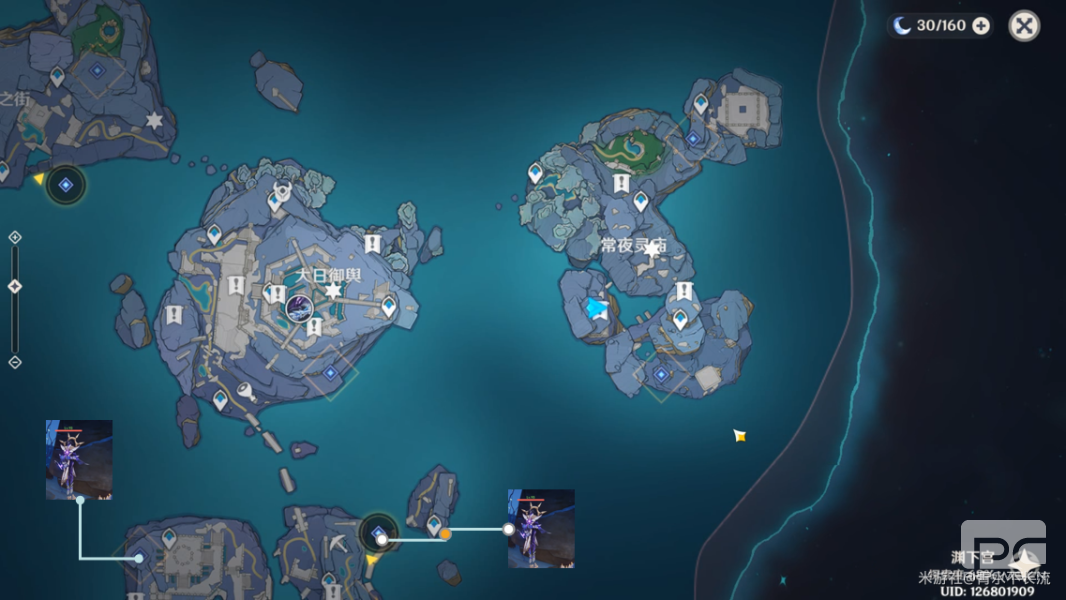1066x600 pixels.
Task: Select the horned-mask waypoint atop 大日御舆 island
Action: 282,191
